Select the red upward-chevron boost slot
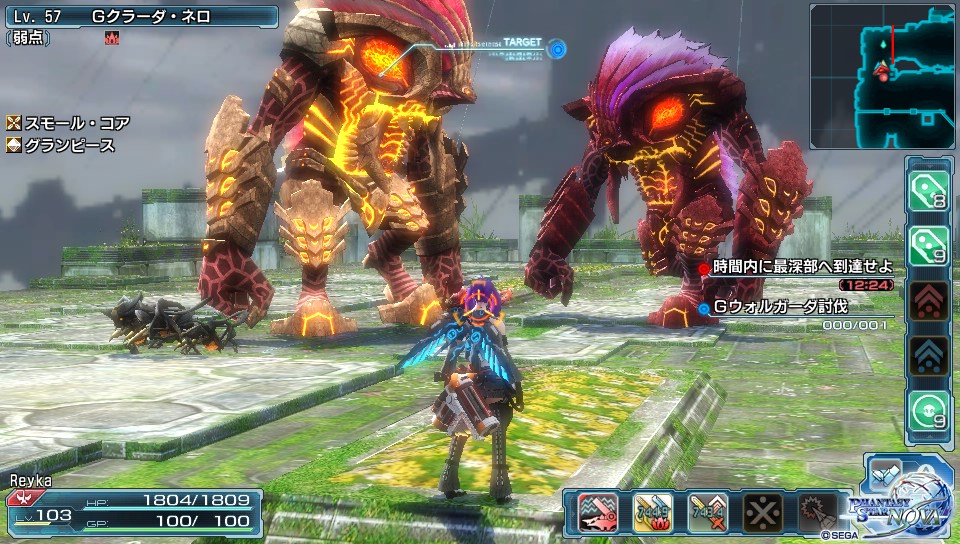 pos(928,300)
